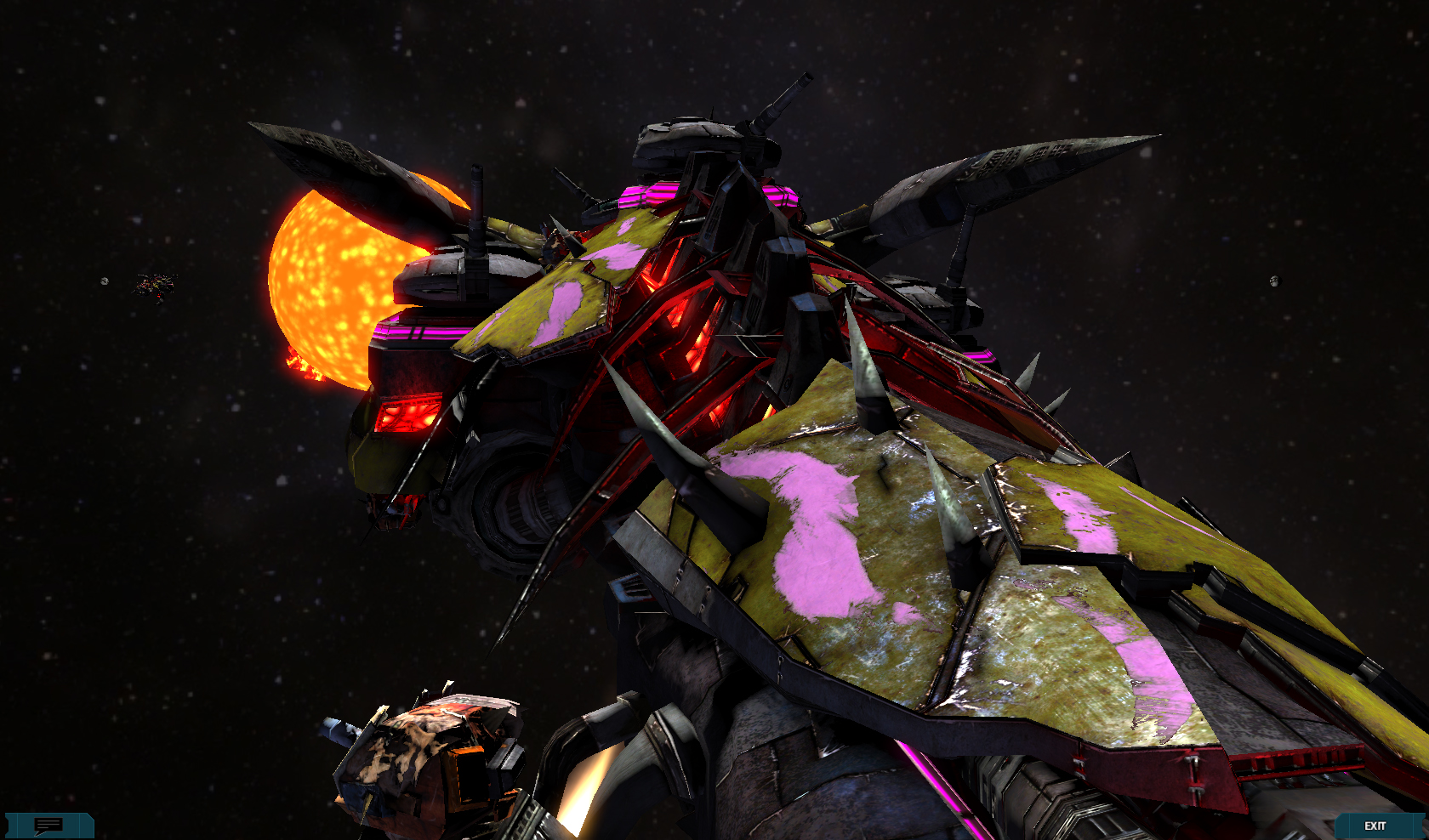Click the EXIT button
Screen dimensions: 1429x840
click(1375, 826)
